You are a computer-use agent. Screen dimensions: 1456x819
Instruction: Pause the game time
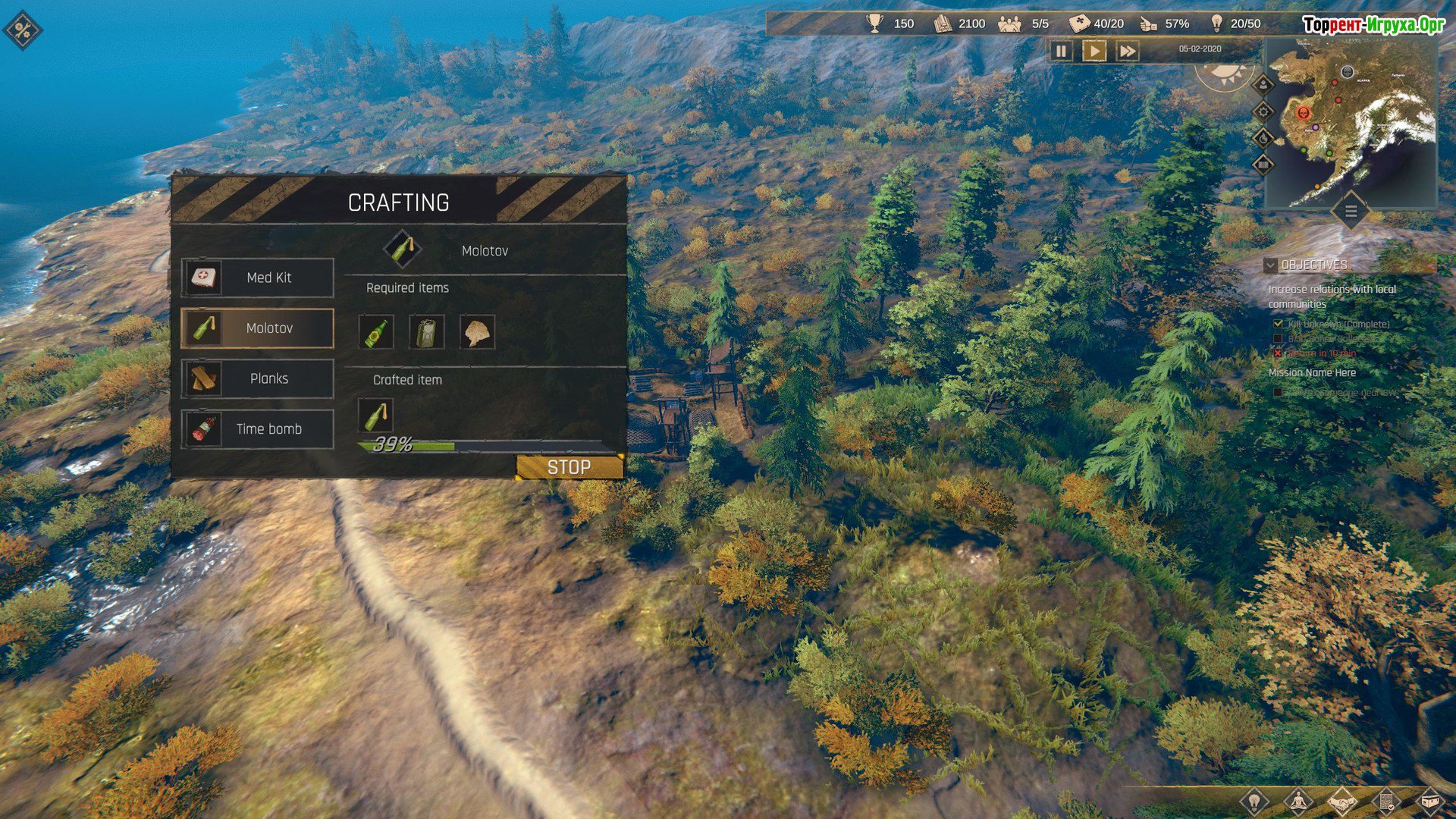(x=1061, y=51)
